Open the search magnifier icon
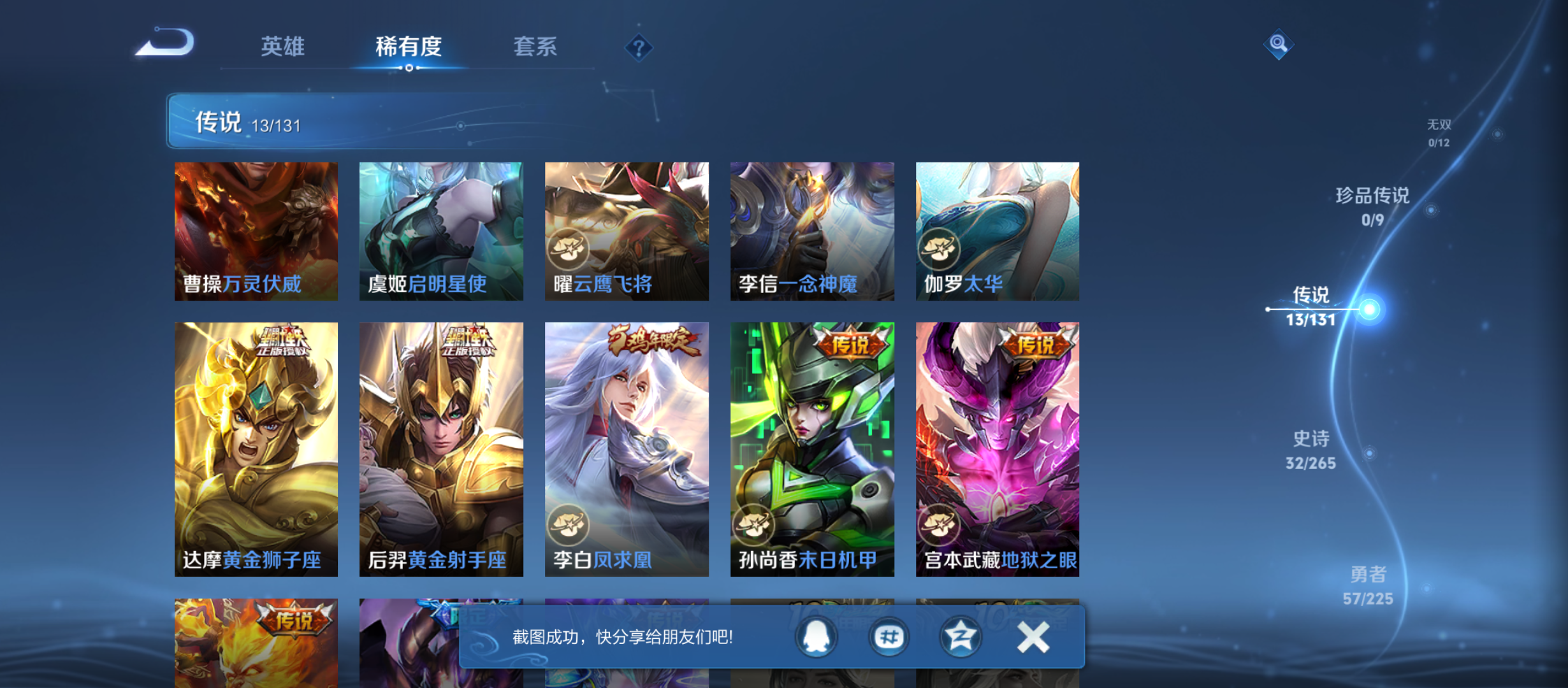Viewport: 1568px width, 688px height. click(1277, 44)
